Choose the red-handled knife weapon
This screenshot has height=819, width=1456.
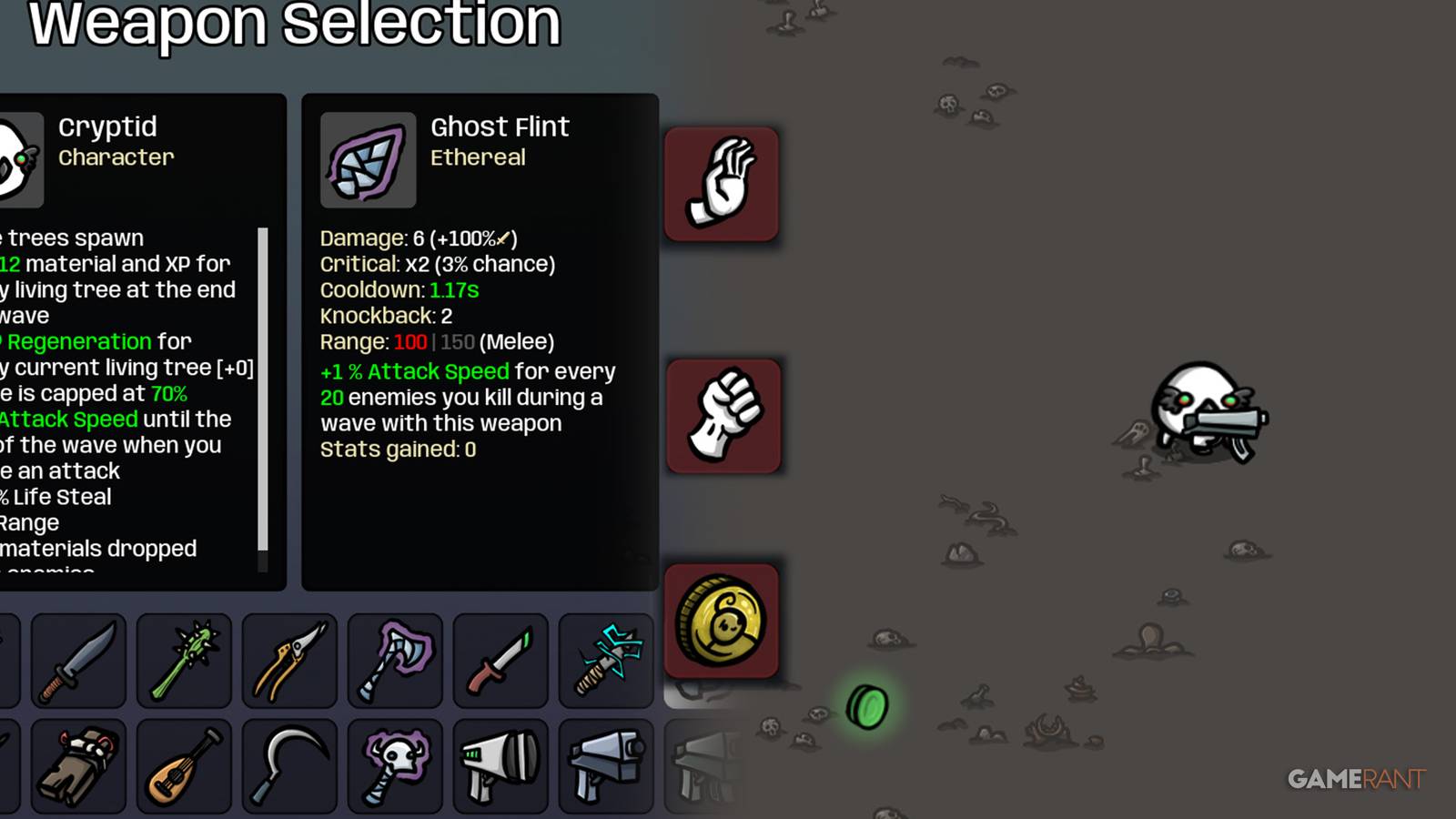click(x=500, y=661)
